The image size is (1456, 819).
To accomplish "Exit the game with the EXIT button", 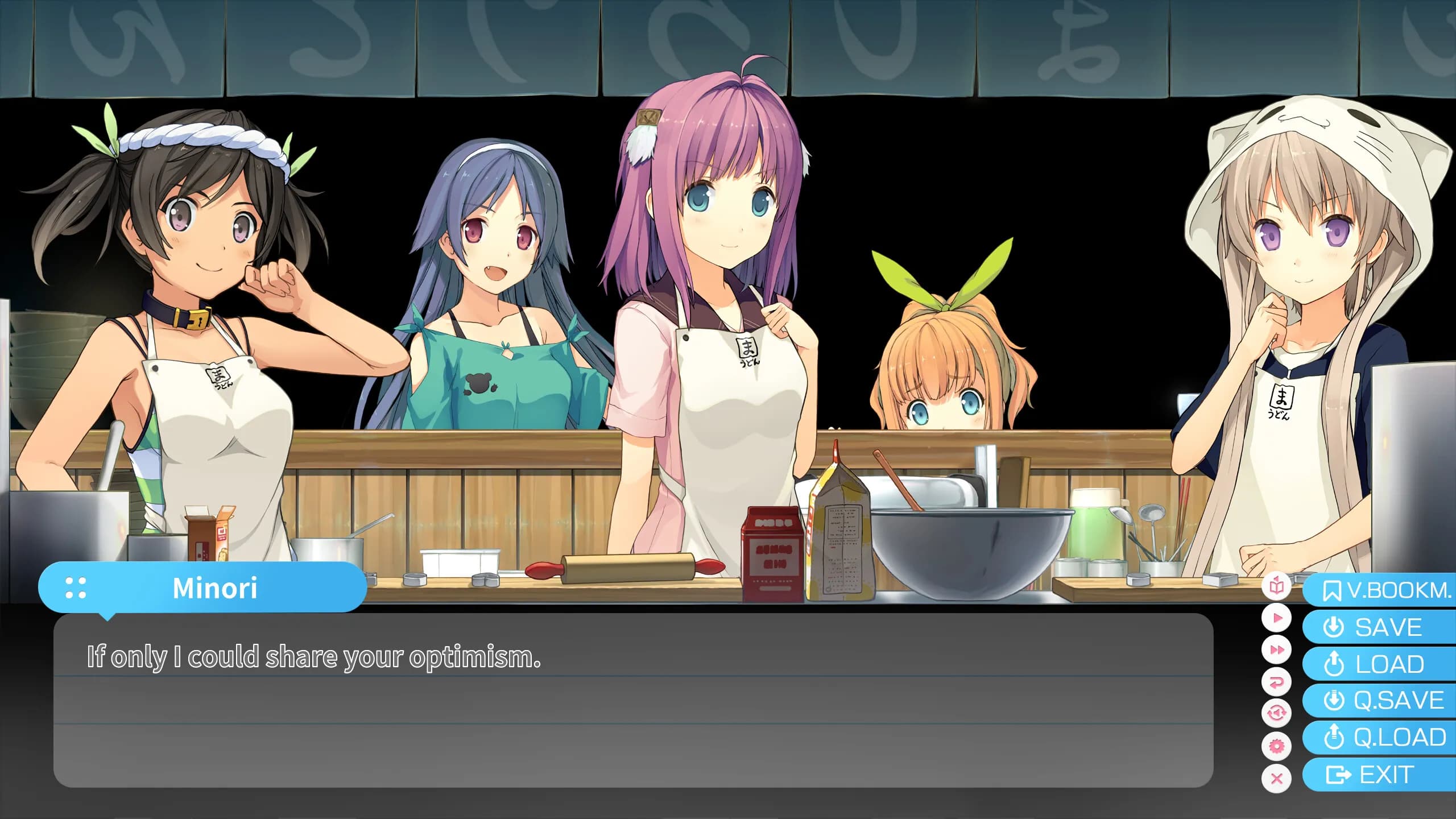I will pyautogui.click(x=1382, y=774).
